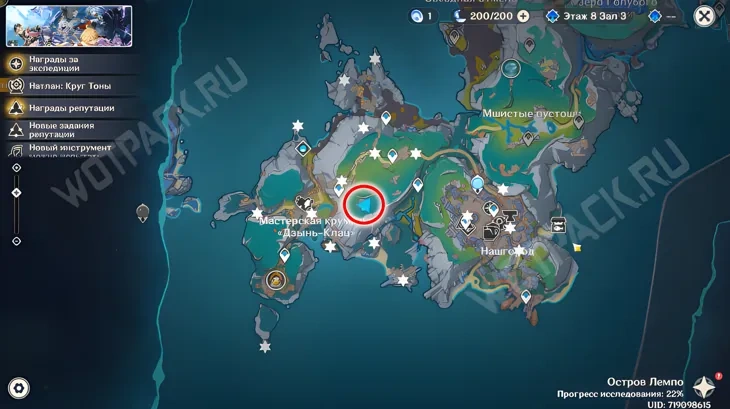
Task: Open map settings gear icon
Action: click(x=18, y=388)
